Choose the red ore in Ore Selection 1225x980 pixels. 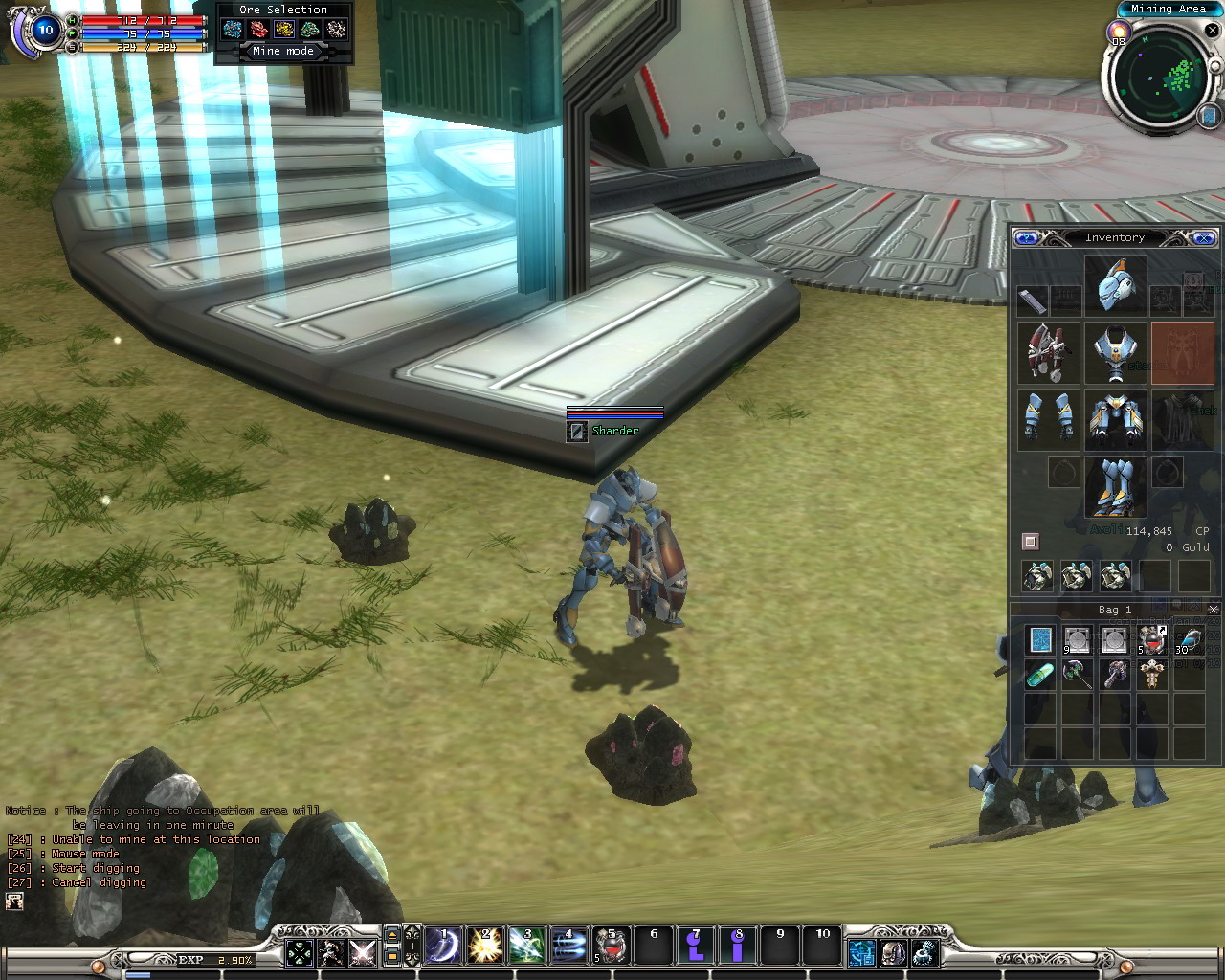click(x=258, y=30)
